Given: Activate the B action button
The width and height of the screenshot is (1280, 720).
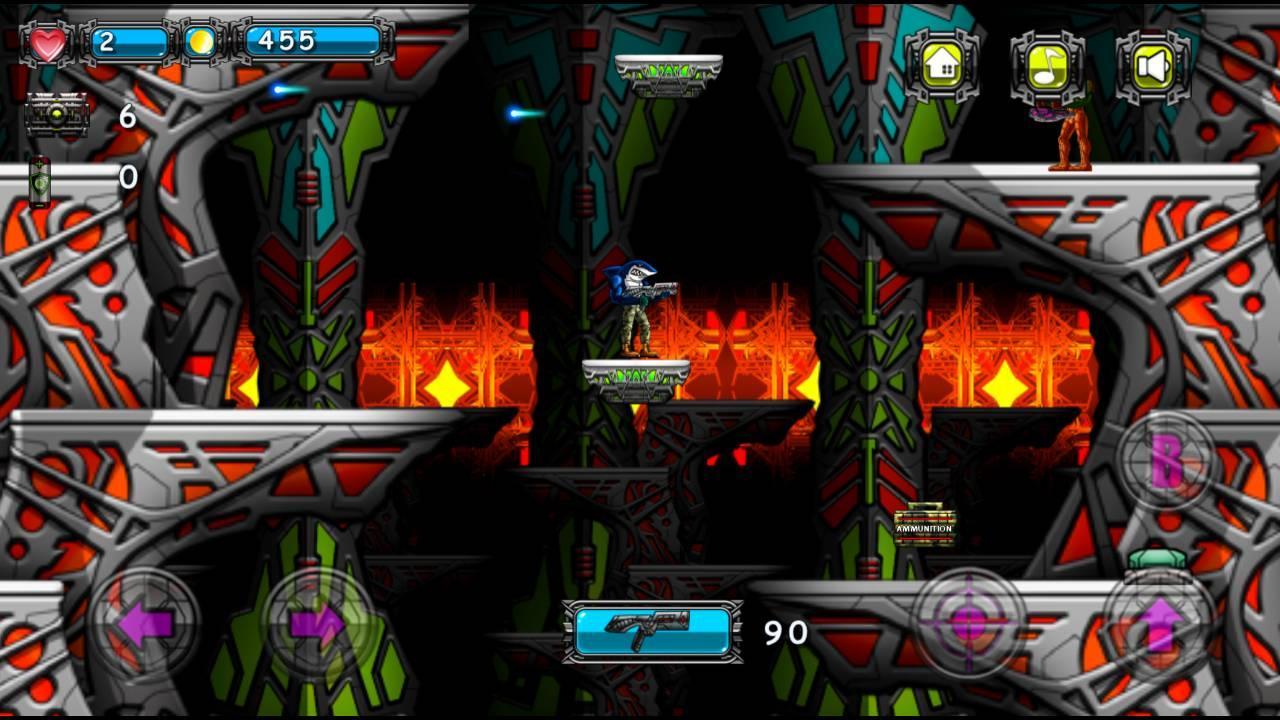Looking at the screenshot, I should tap(1166, 461).
